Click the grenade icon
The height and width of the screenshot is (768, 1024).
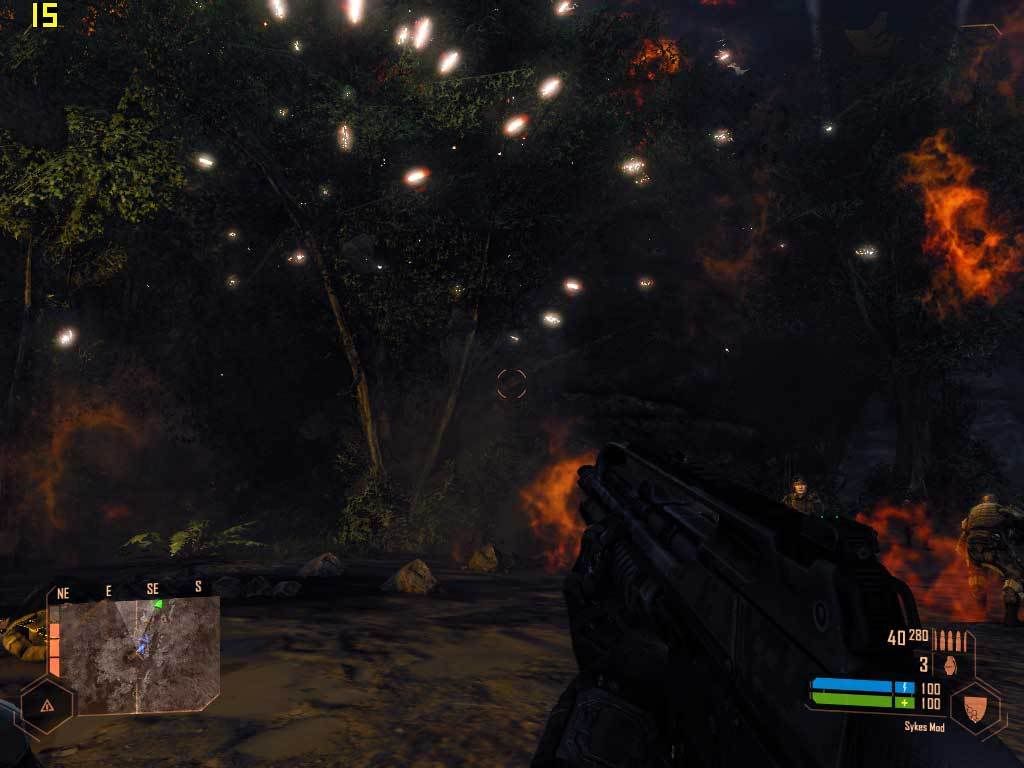tap(950, 665)
